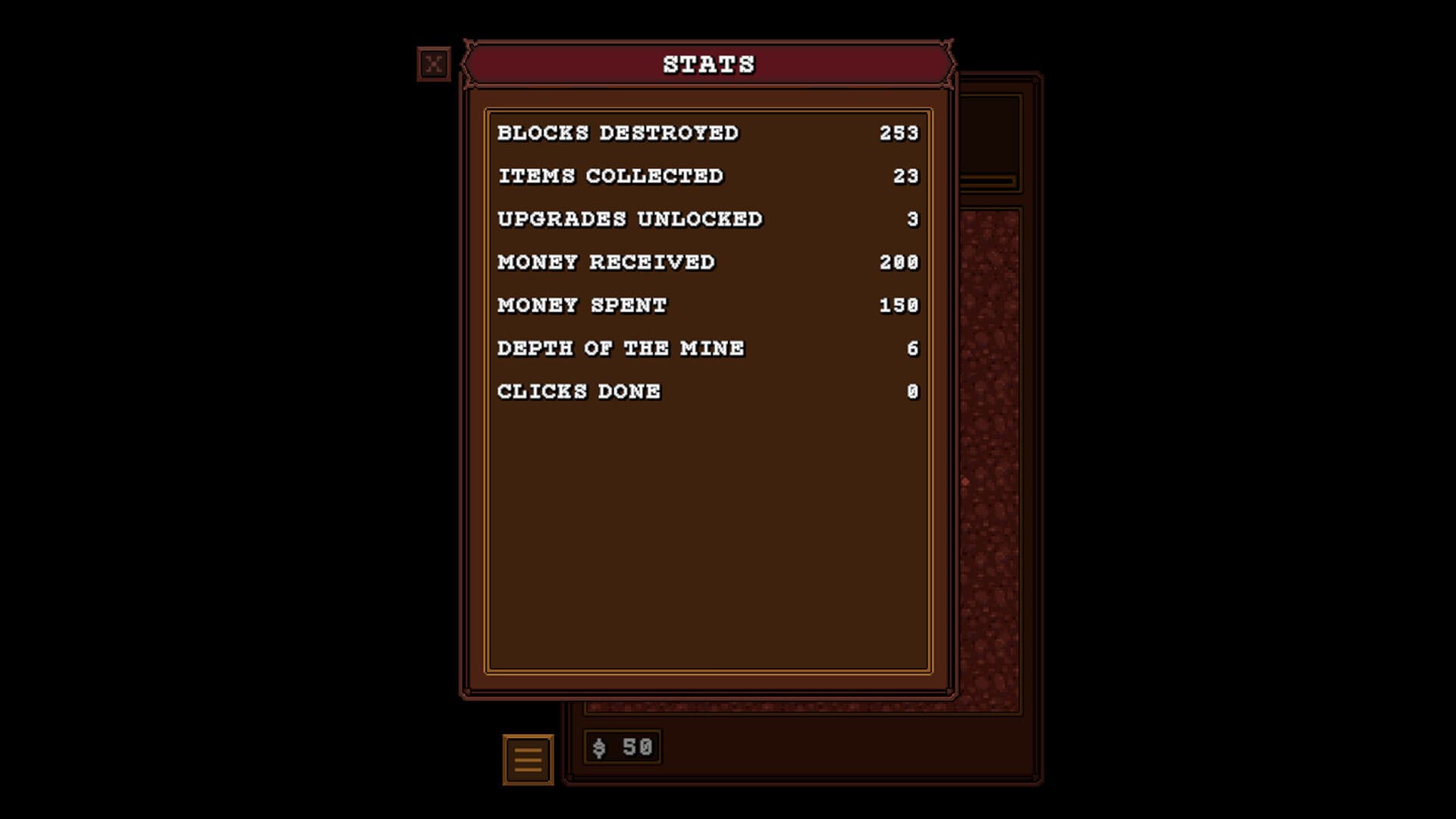The height and width of the screenshot is (819, 1456).
Task: Click the UPGRADES UNLOCKED line
Action: 705,218
